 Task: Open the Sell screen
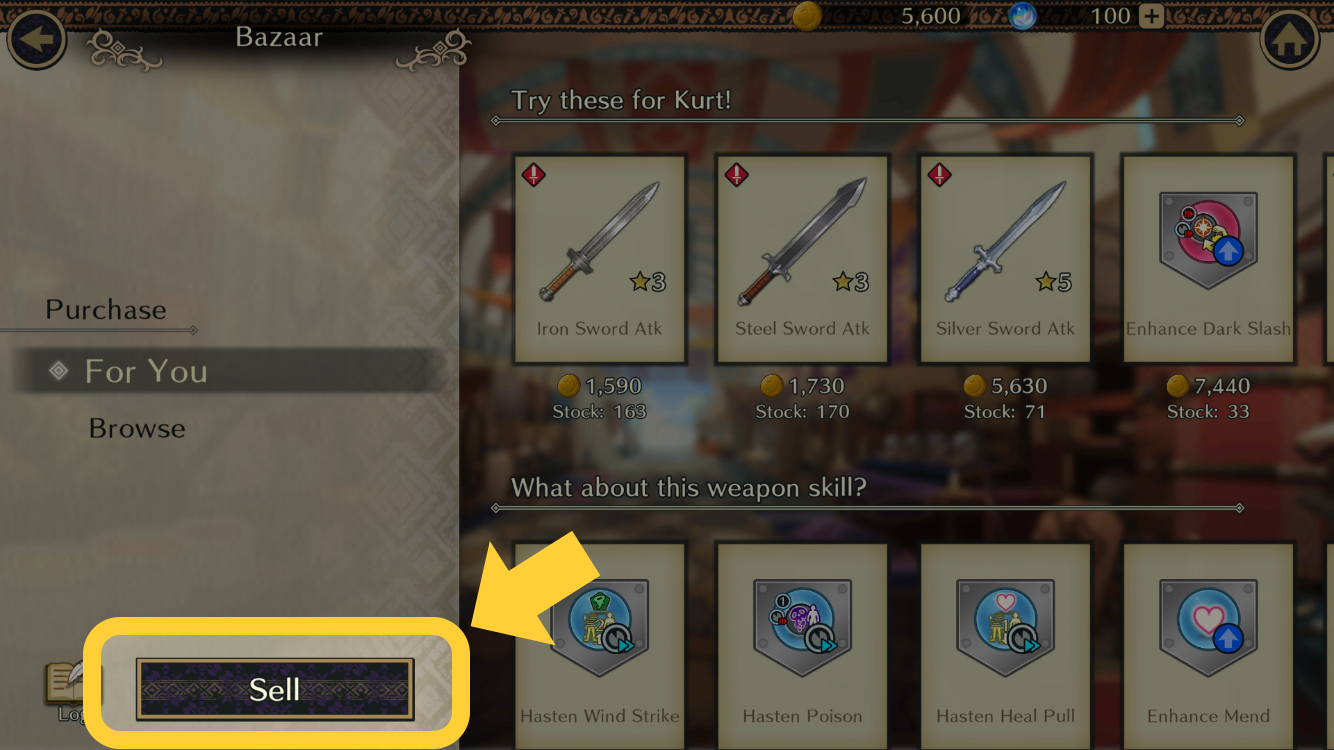275,688
